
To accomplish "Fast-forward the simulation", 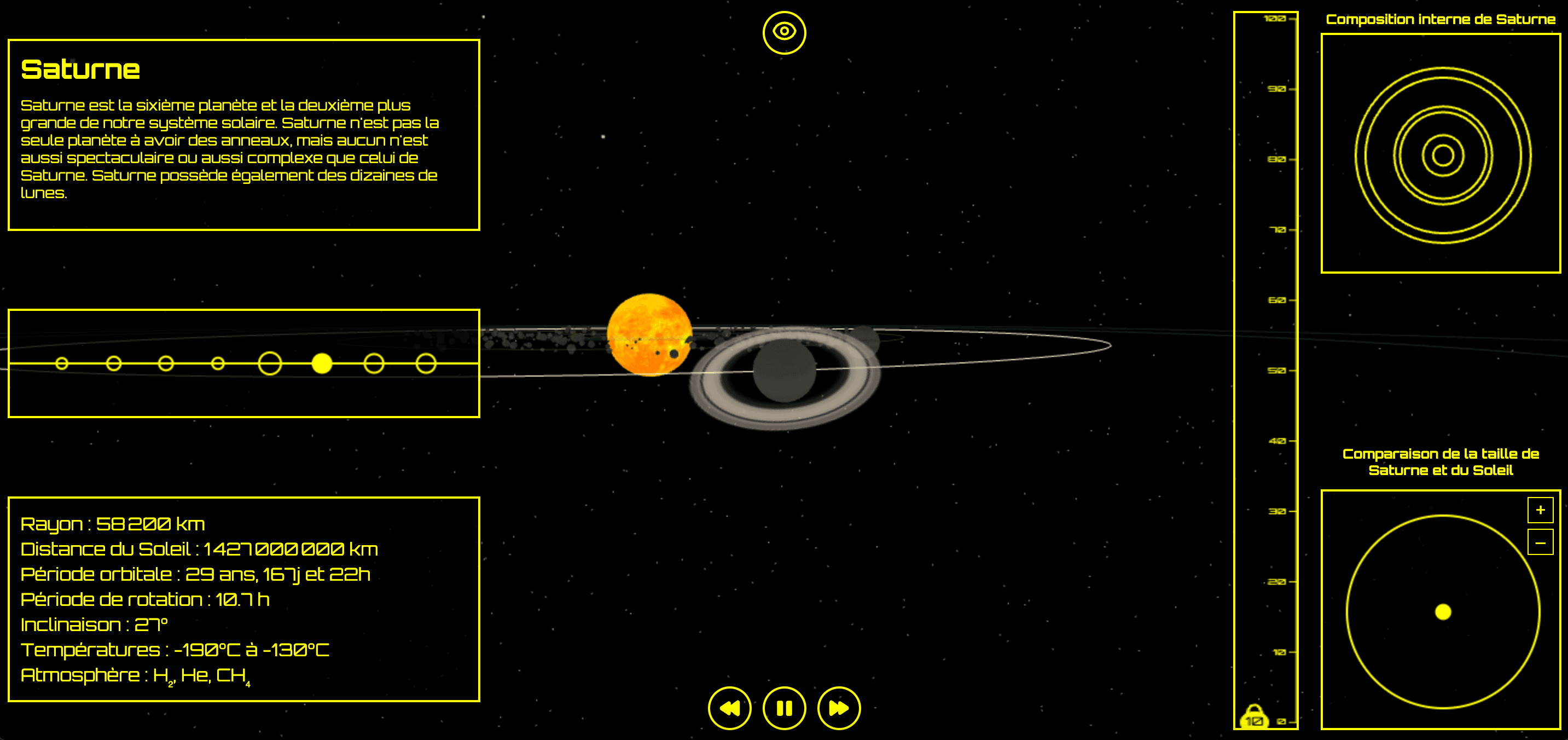I will (x=839, y=708).
